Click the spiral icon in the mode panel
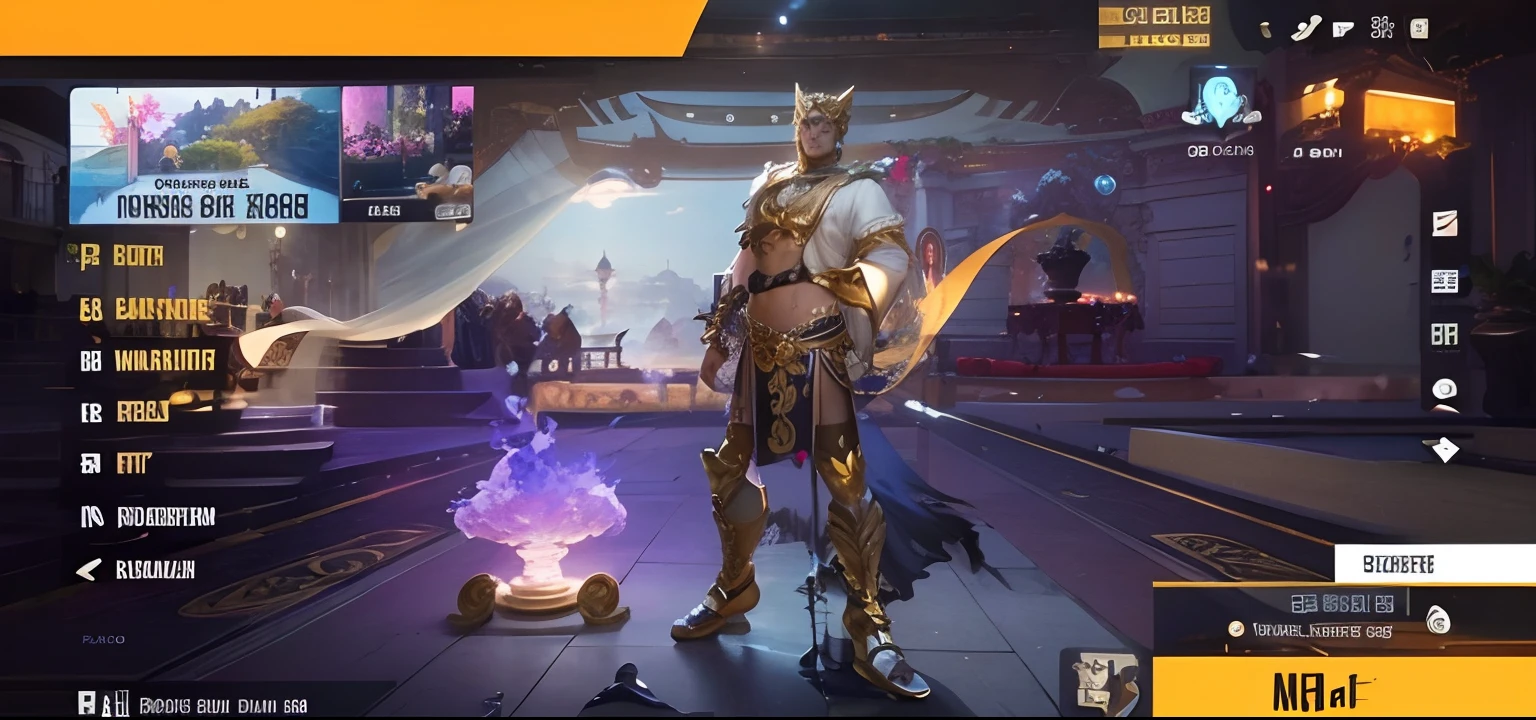The height and width of the screenshot is (720, 1536). 1436,620
